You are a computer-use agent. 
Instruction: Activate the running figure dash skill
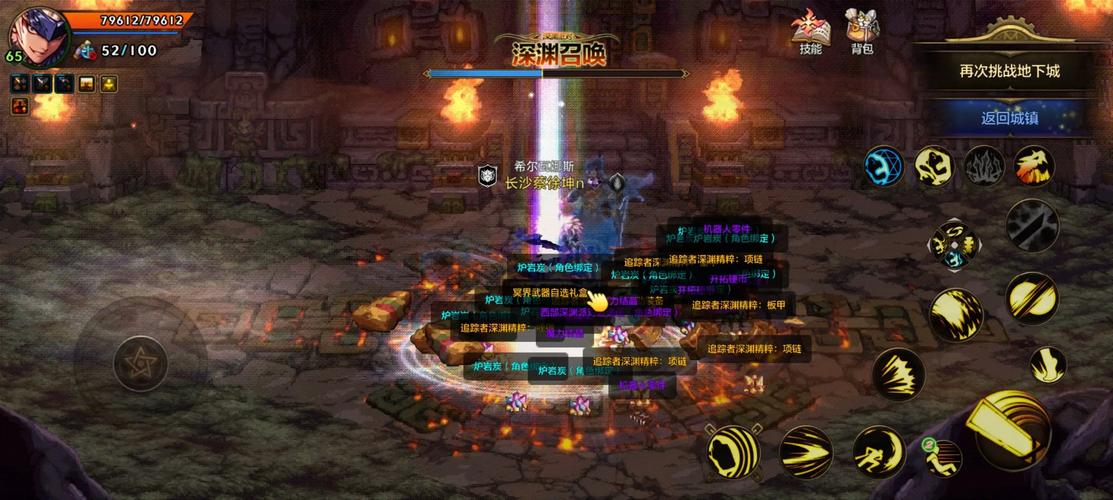tap(878, 452)
